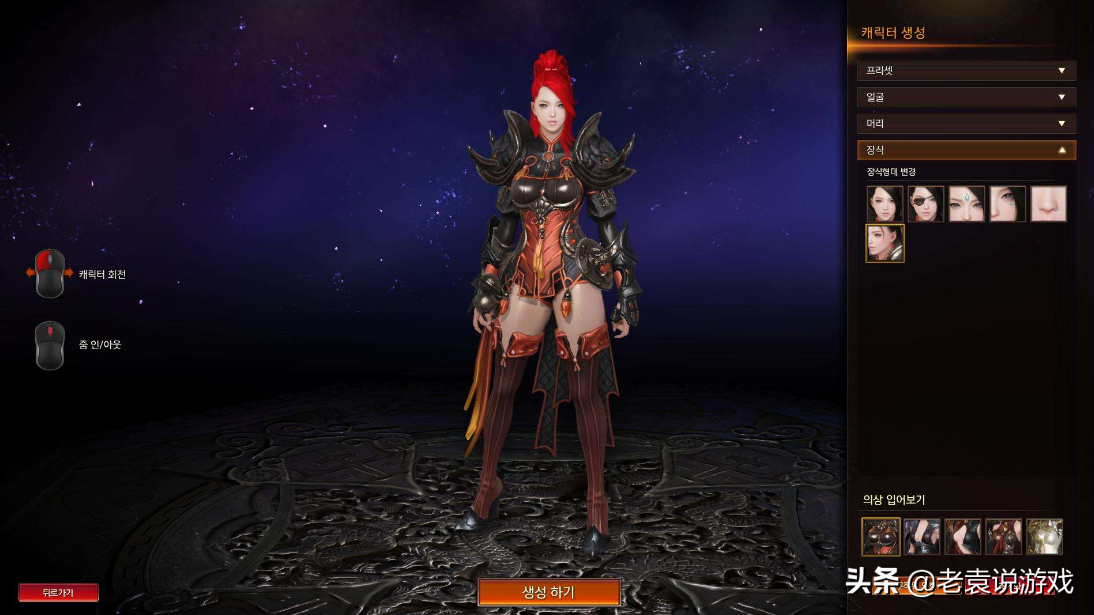The height and width of the screenshot is (615, 1094).
Task: Open the 얼굴 face section
Action: click(966, 97)
